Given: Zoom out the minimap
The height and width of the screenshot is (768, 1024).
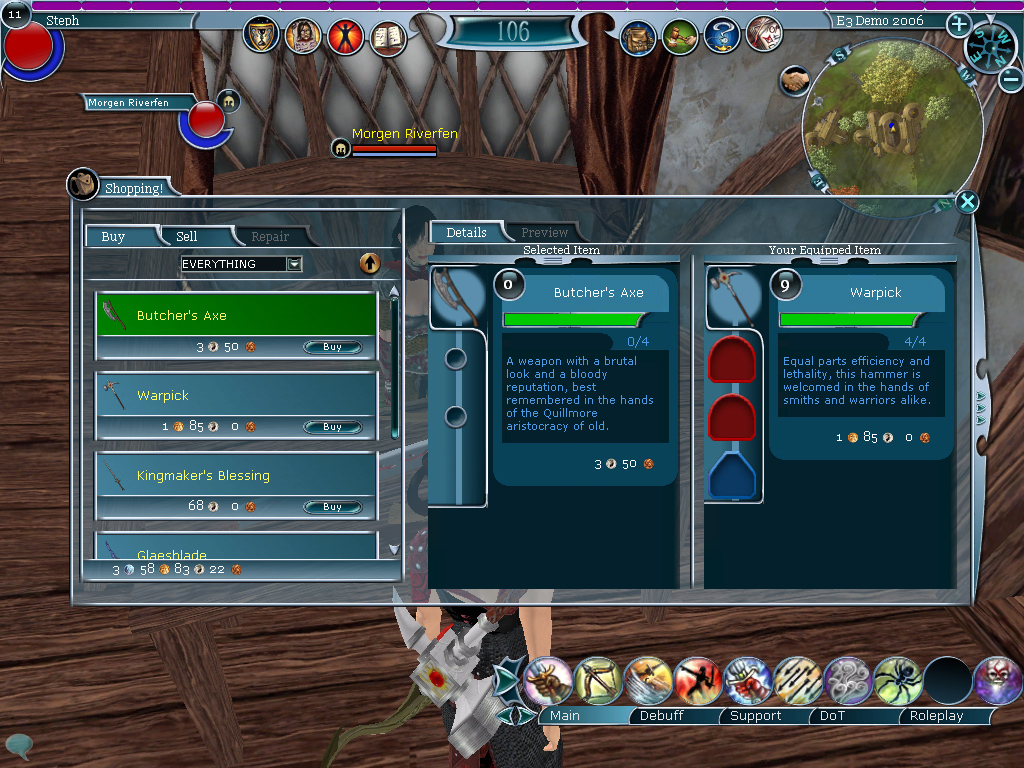Looking at the screenshot, I should coord(1010,77).
